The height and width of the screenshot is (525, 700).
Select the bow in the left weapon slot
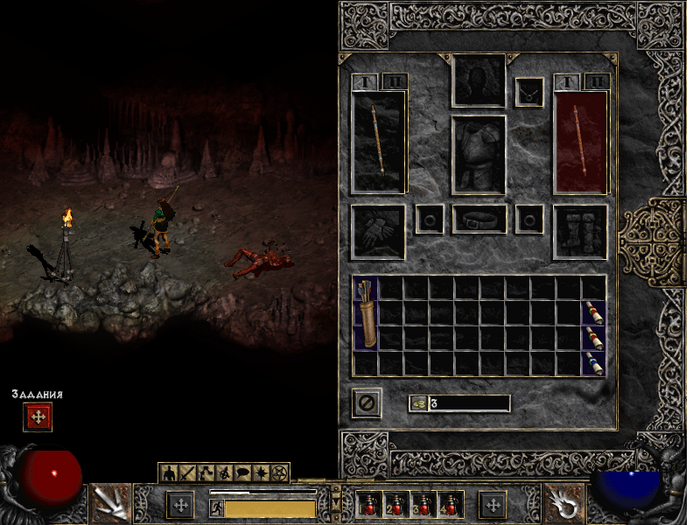379,141
